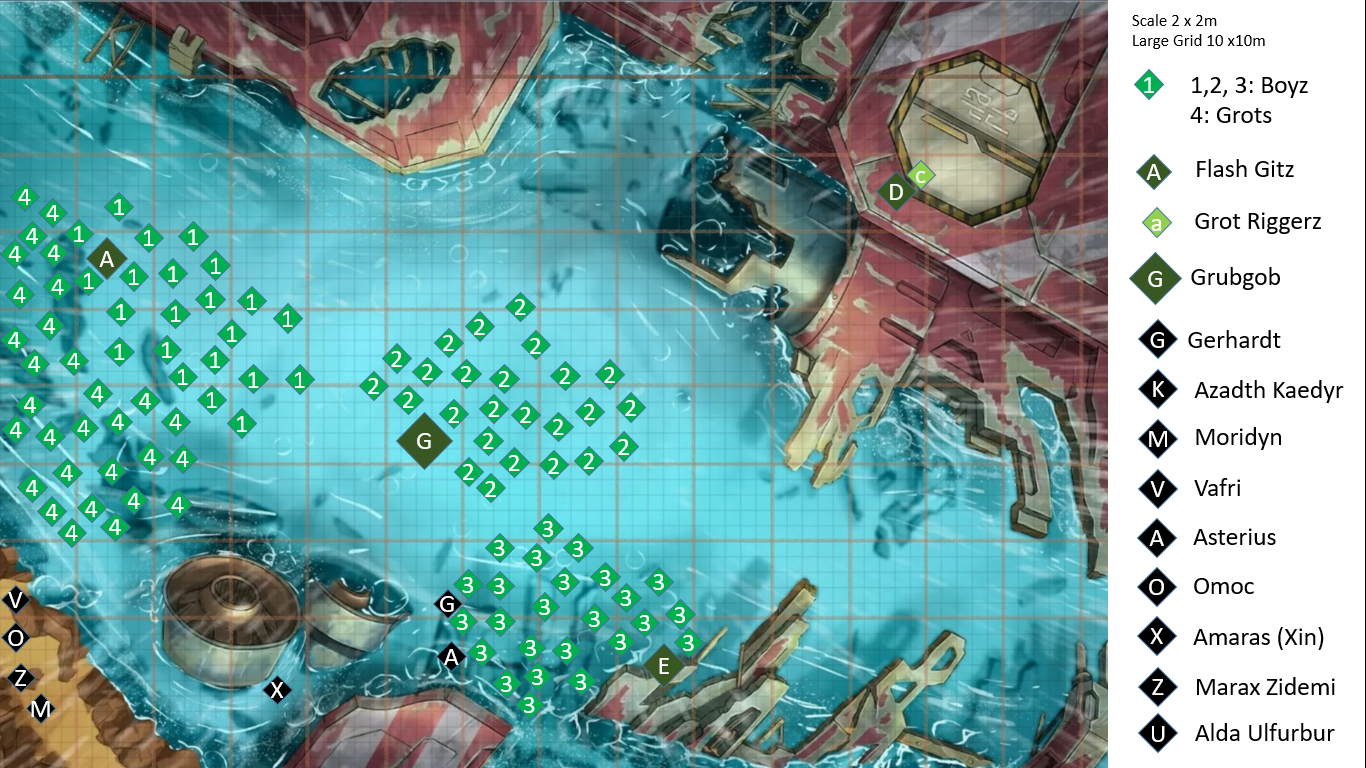Select the black X token on the map
Screen dimensions: 1366x768
pyautogui.click(x=277, y=689)
